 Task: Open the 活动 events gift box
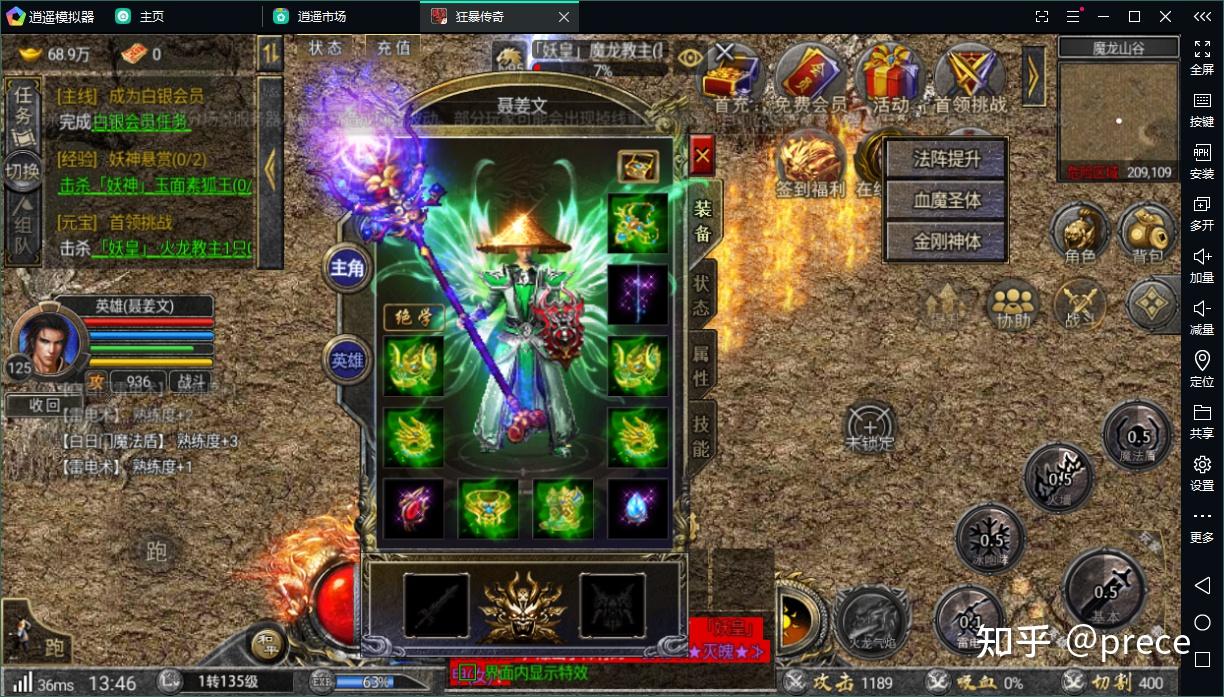point(890,76)
